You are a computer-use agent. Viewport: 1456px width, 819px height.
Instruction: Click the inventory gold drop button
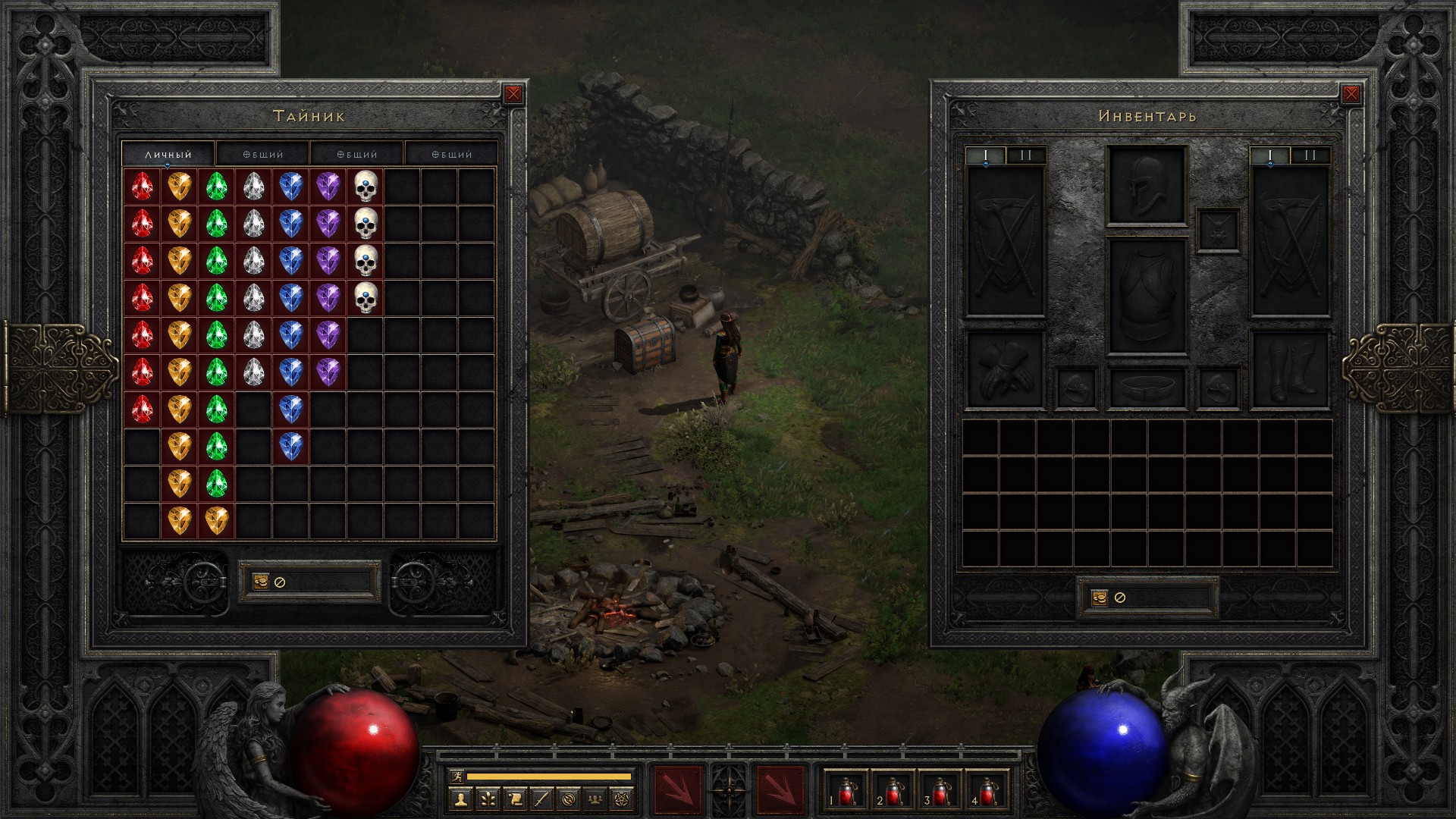1100,598
